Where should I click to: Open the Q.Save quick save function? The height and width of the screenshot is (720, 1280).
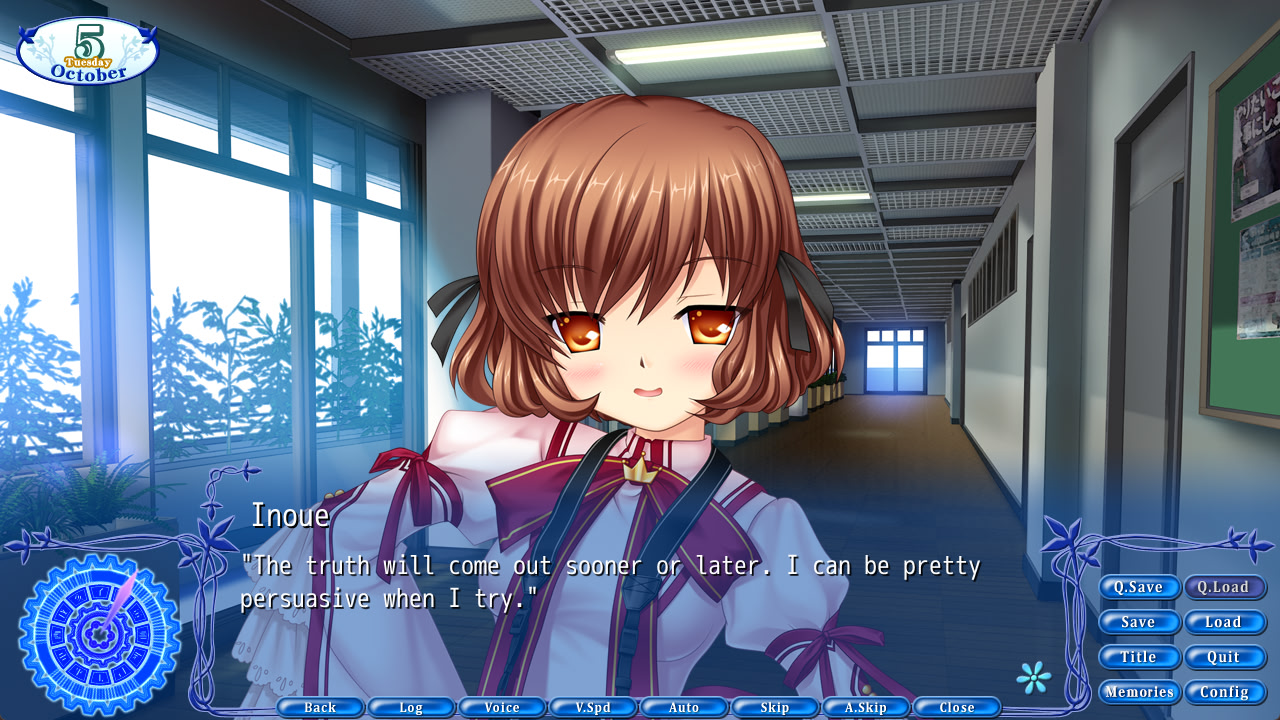1139,587
